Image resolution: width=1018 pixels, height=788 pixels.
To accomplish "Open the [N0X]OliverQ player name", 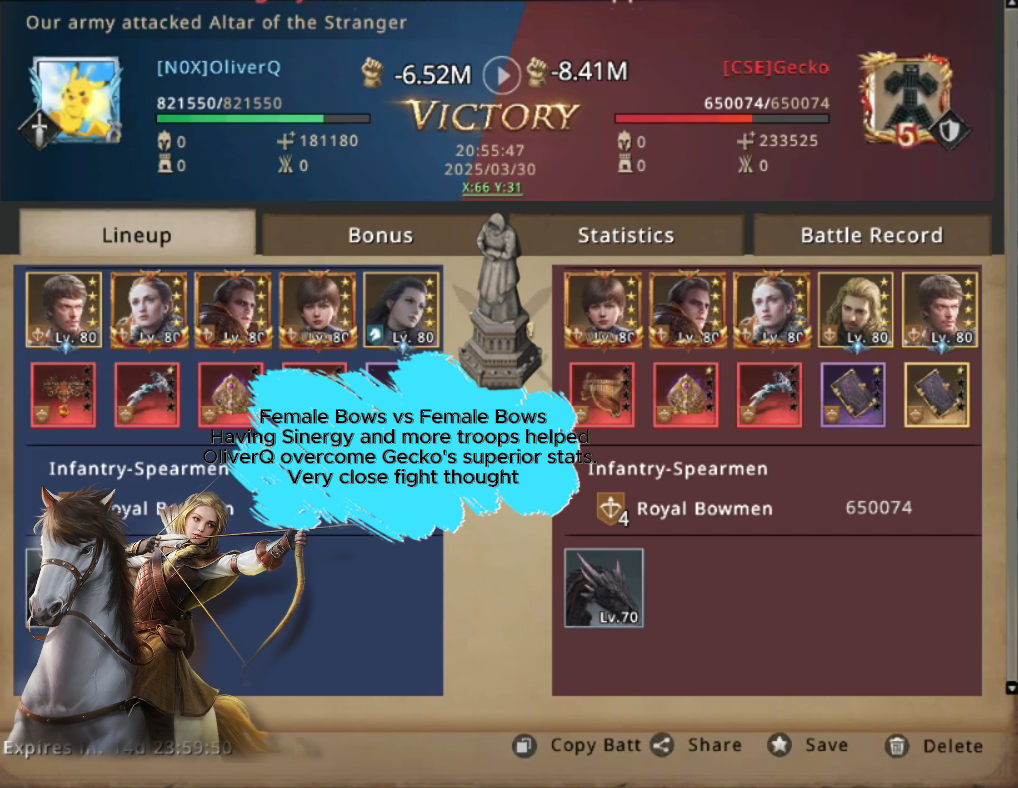I will (218, 68).
